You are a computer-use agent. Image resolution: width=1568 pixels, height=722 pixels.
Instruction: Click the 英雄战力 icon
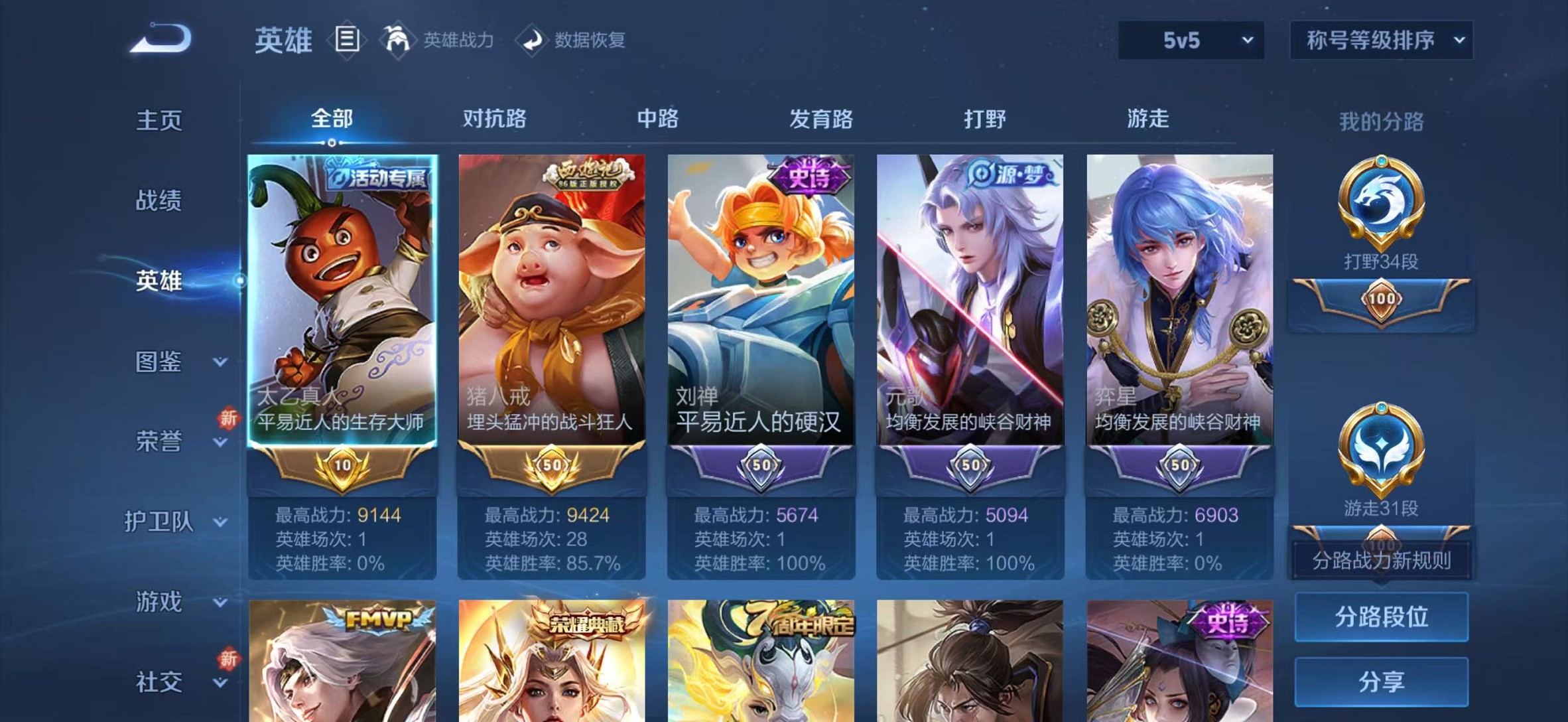(x=399, y=40)
